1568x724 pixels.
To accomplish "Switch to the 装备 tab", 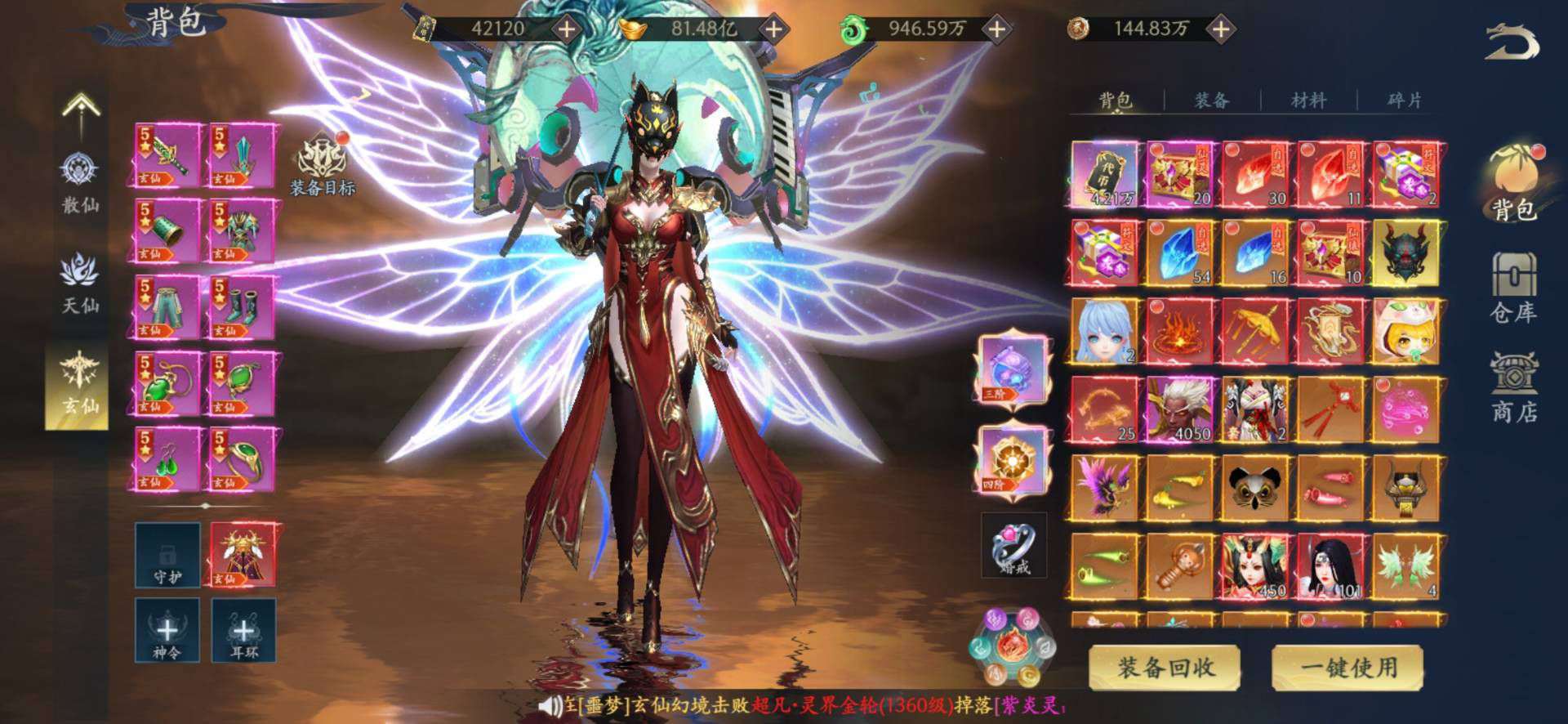I will pos(1211,101).
